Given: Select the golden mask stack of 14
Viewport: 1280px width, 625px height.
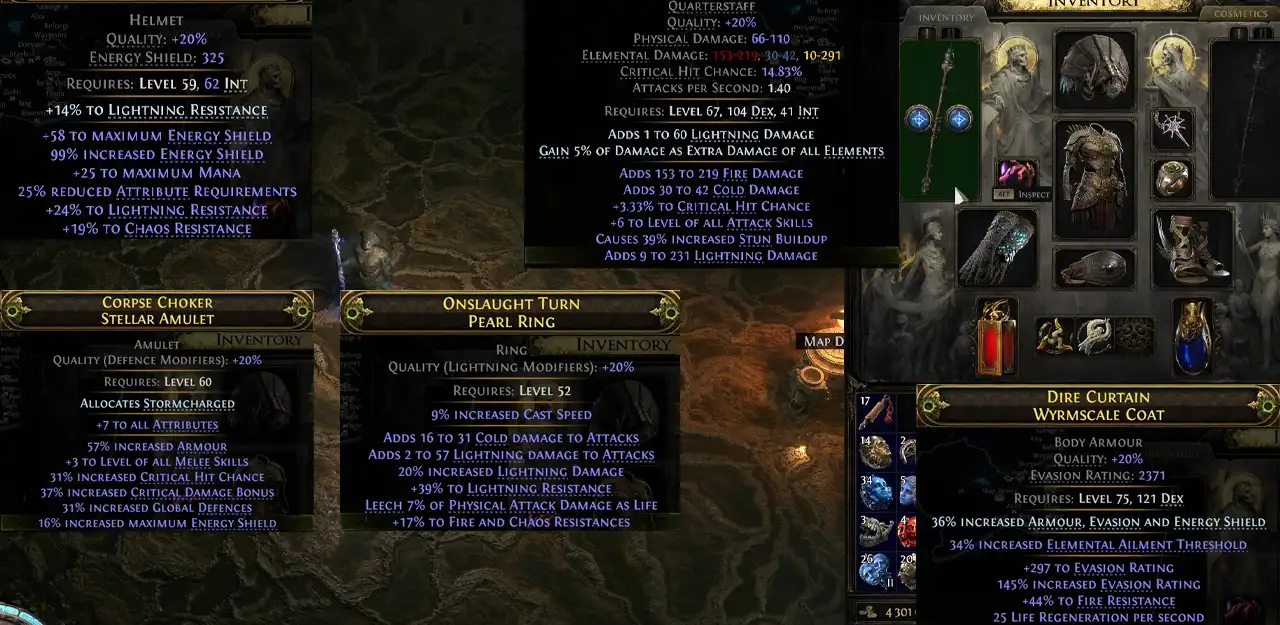Looking at the screenshot, I should pyautogui.click(x=874, y=450).
